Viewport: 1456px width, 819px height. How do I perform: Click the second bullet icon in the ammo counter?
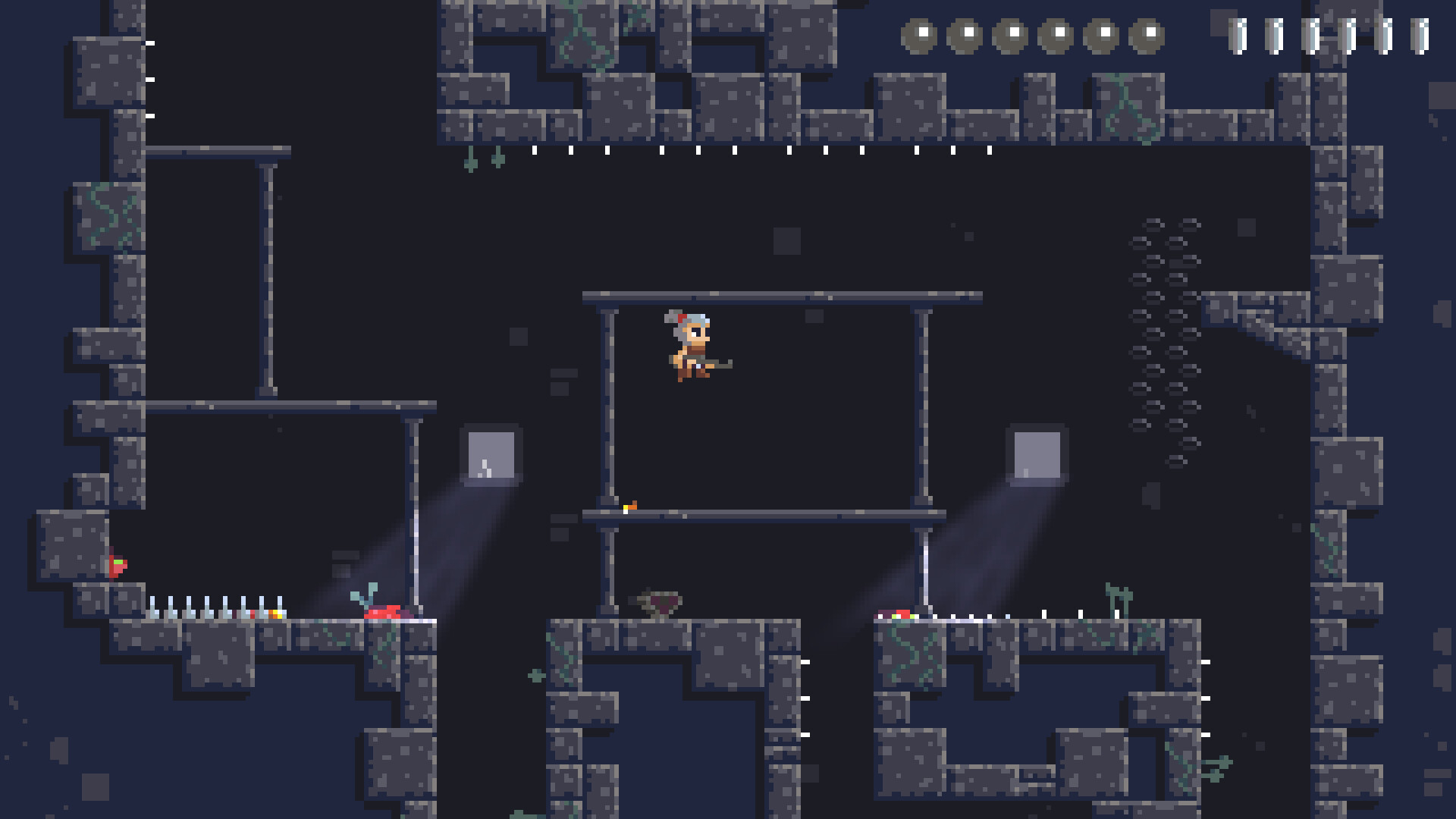pos(1276,34)
